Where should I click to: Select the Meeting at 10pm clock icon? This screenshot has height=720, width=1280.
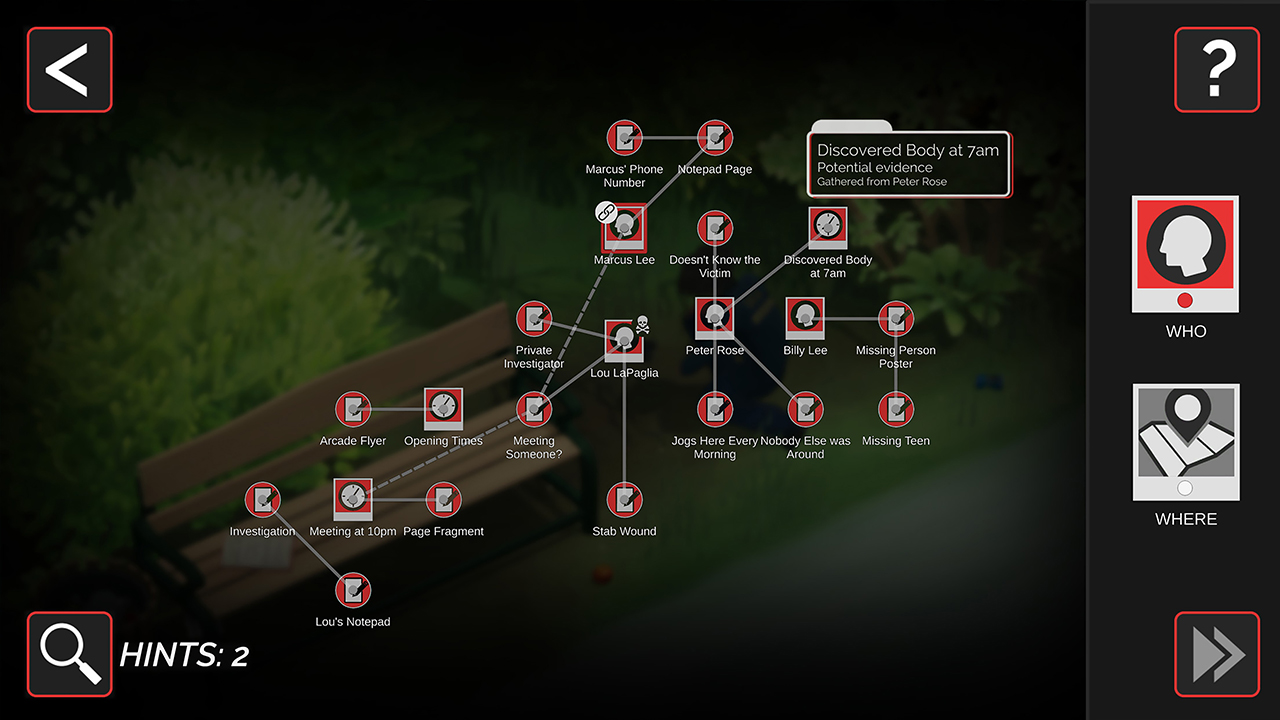pyautogui.click(x=353, y=497)
